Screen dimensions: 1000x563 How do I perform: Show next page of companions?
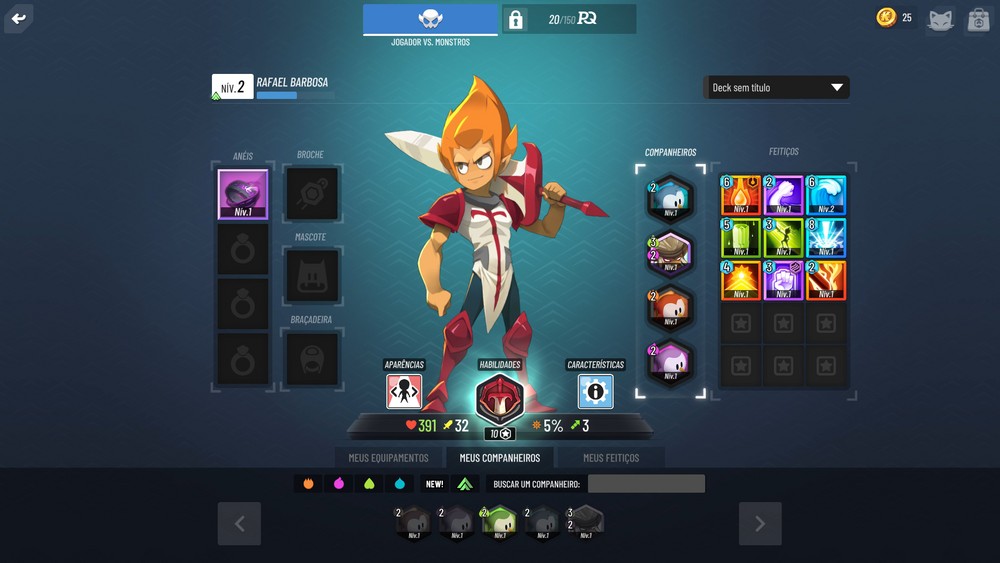coord(759,523)
